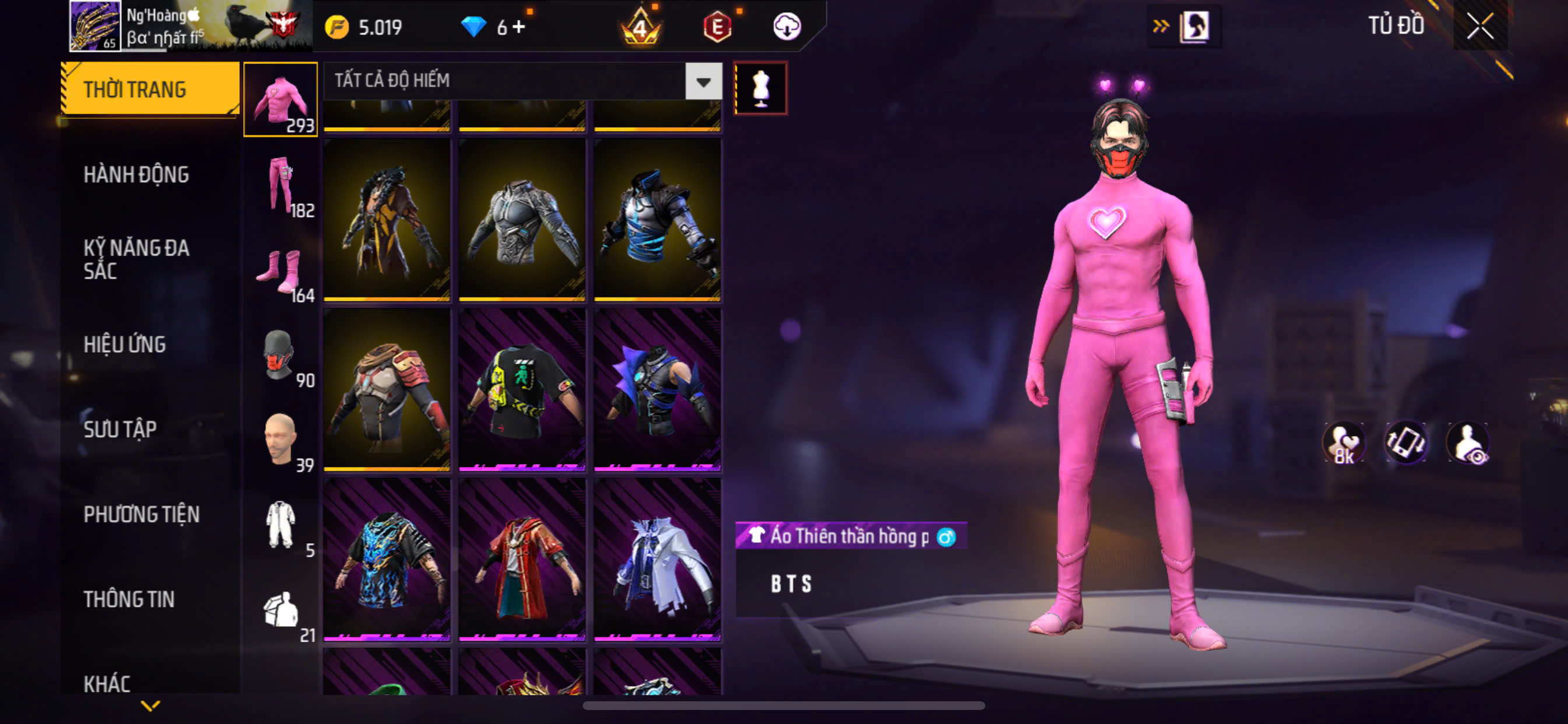Switch to PHƯƠNG TIỆN tab
Image resolution: width=1568 pixels, height=724 pixels.
pyautogui.click(x=141, y=515)
